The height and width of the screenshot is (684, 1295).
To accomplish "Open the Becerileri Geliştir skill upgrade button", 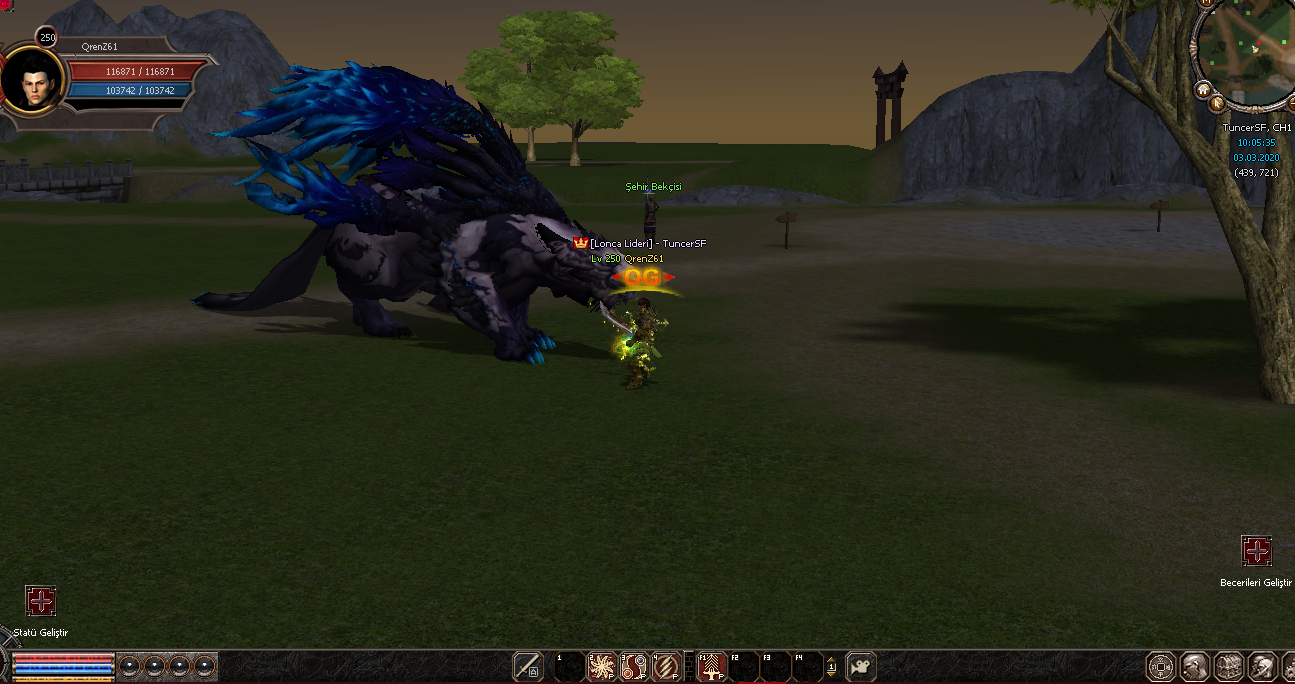I will pyautogui.click(x=1256, y=551).
